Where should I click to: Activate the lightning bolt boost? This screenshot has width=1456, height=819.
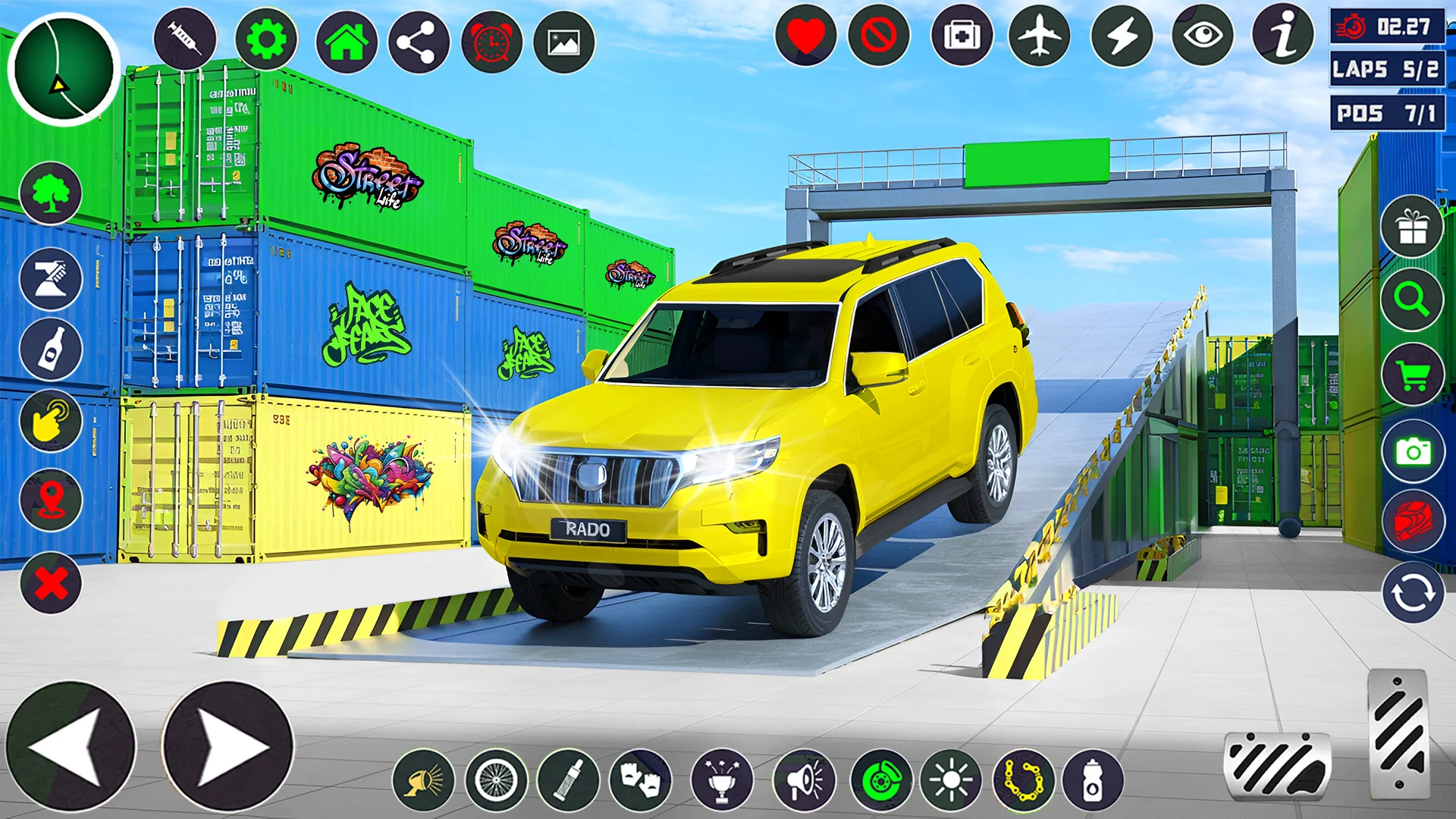pyautogui.click(x=1122, y=36)
